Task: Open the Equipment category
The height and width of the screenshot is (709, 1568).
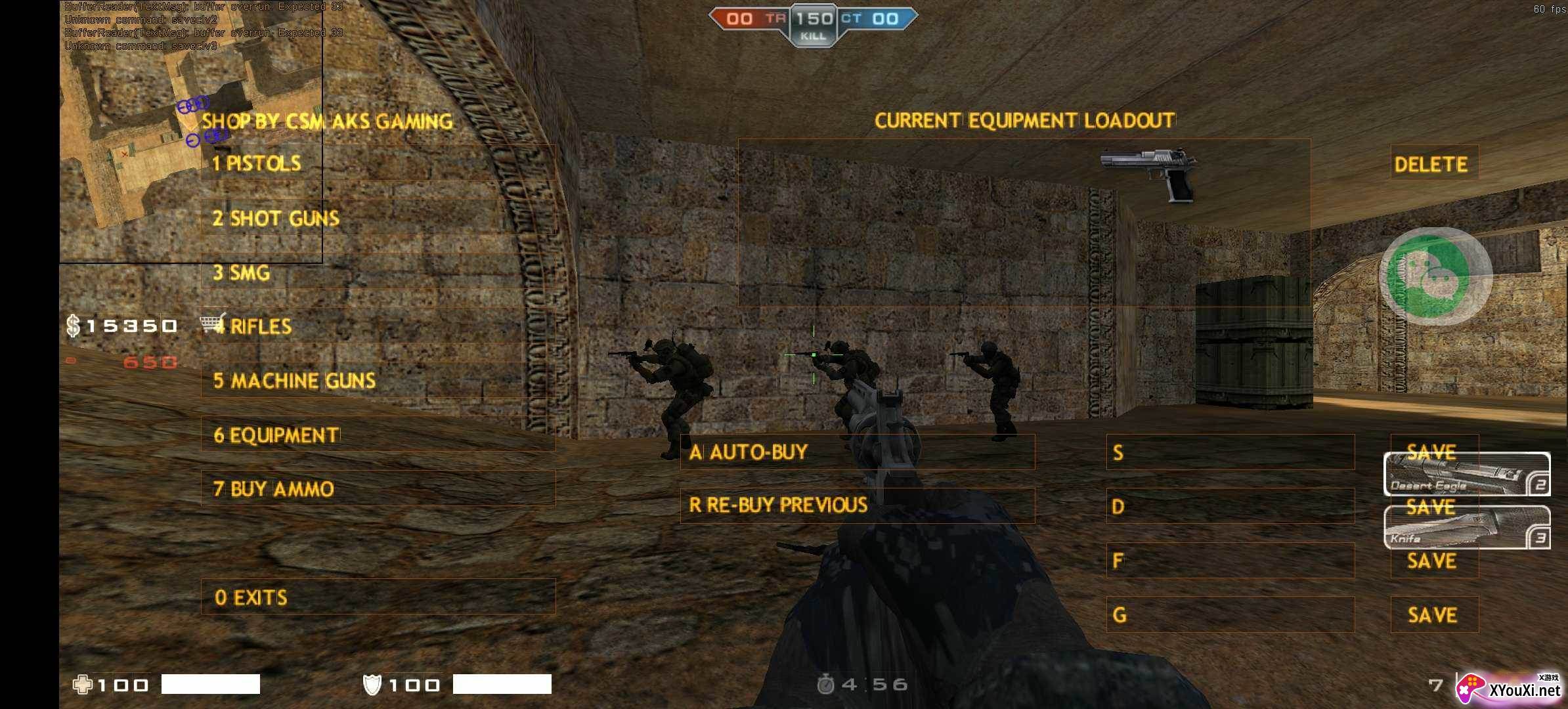Action: tap(378, 435)
